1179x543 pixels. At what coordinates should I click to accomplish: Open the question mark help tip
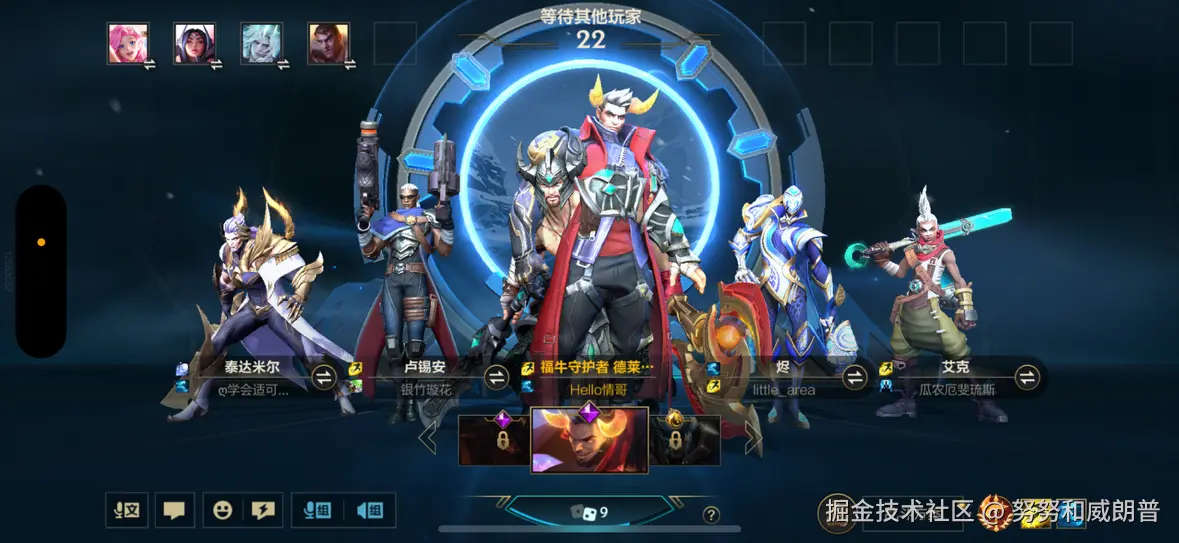pyautogui.click(x=711, y=515)
